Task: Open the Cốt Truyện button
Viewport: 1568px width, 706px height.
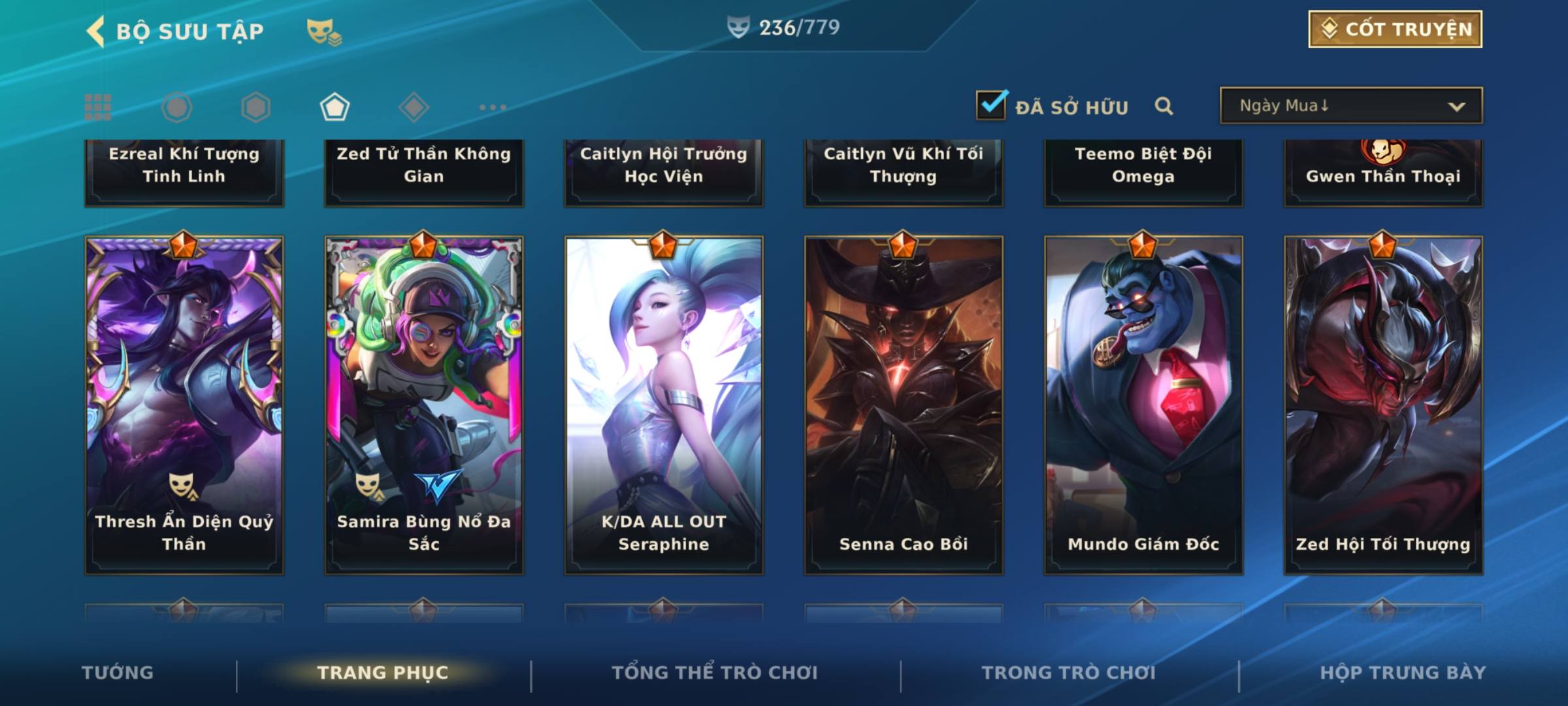Action: click(1395, 29)
